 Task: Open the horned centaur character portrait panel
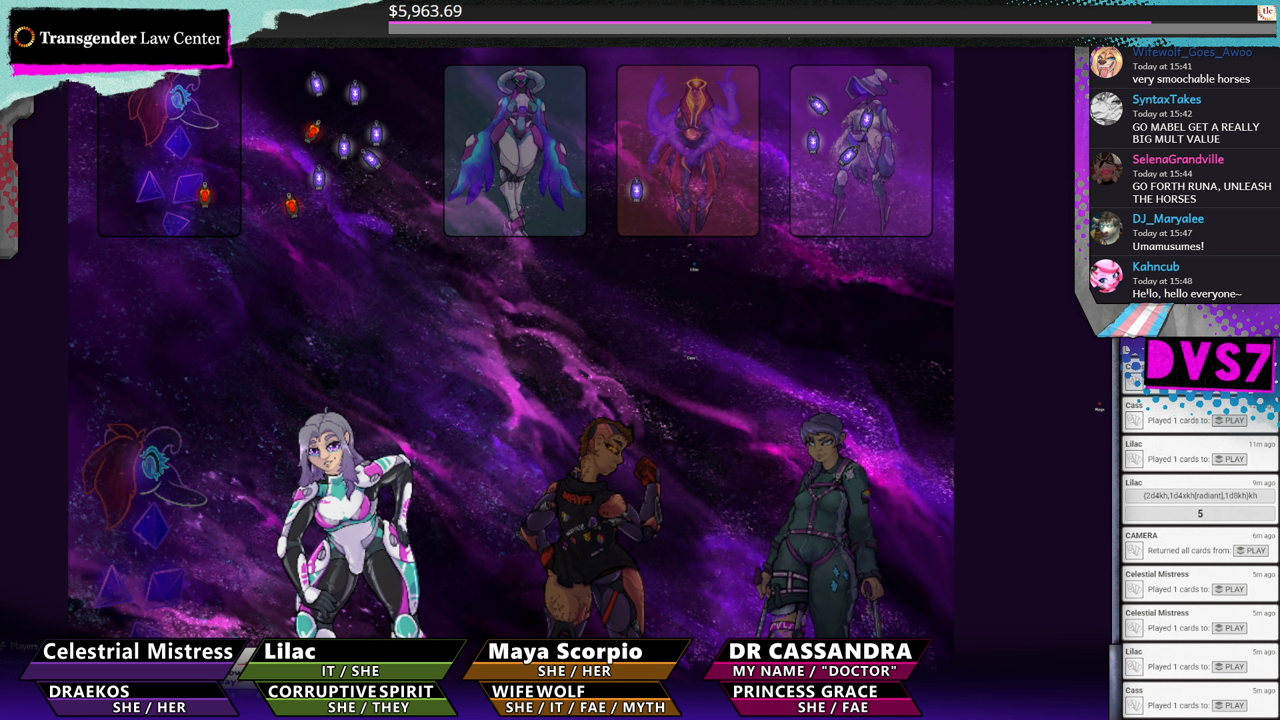coord(515,150)
